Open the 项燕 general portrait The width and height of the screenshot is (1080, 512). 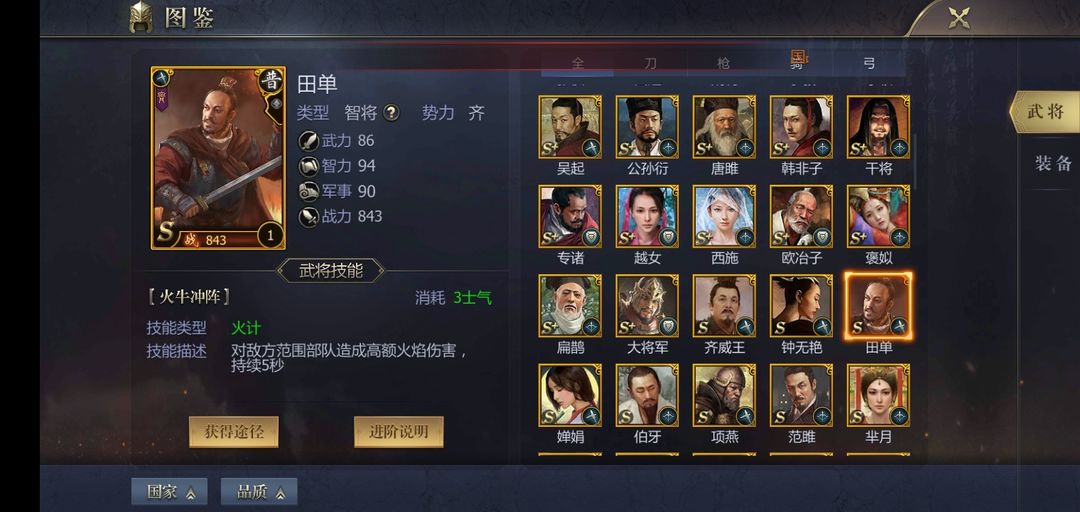[724, 395]
